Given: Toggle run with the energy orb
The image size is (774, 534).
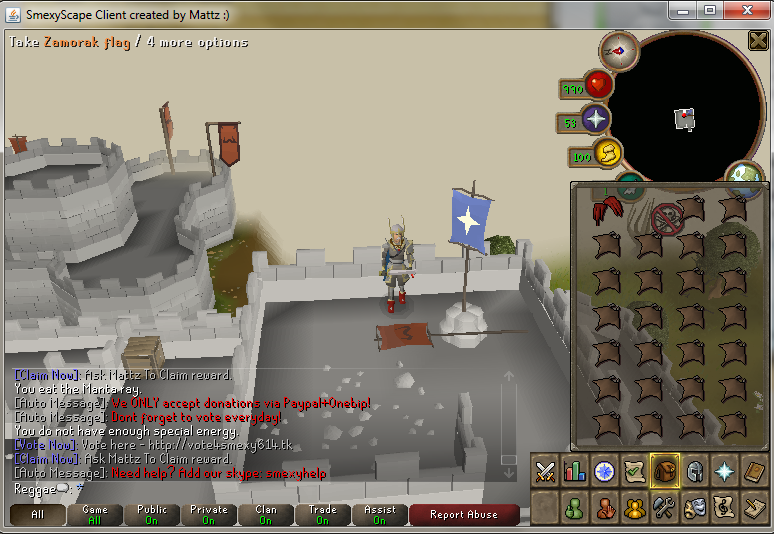Looking at the screenshot, I should (606, 154).
